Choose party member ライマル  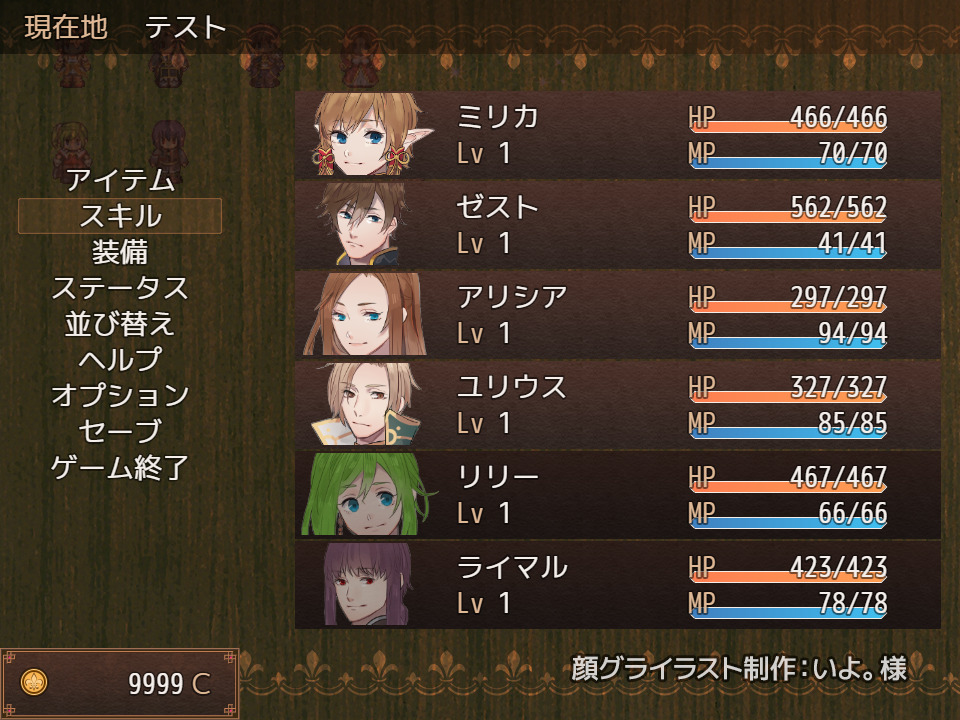pyautogui.click(x=617, y=585)
